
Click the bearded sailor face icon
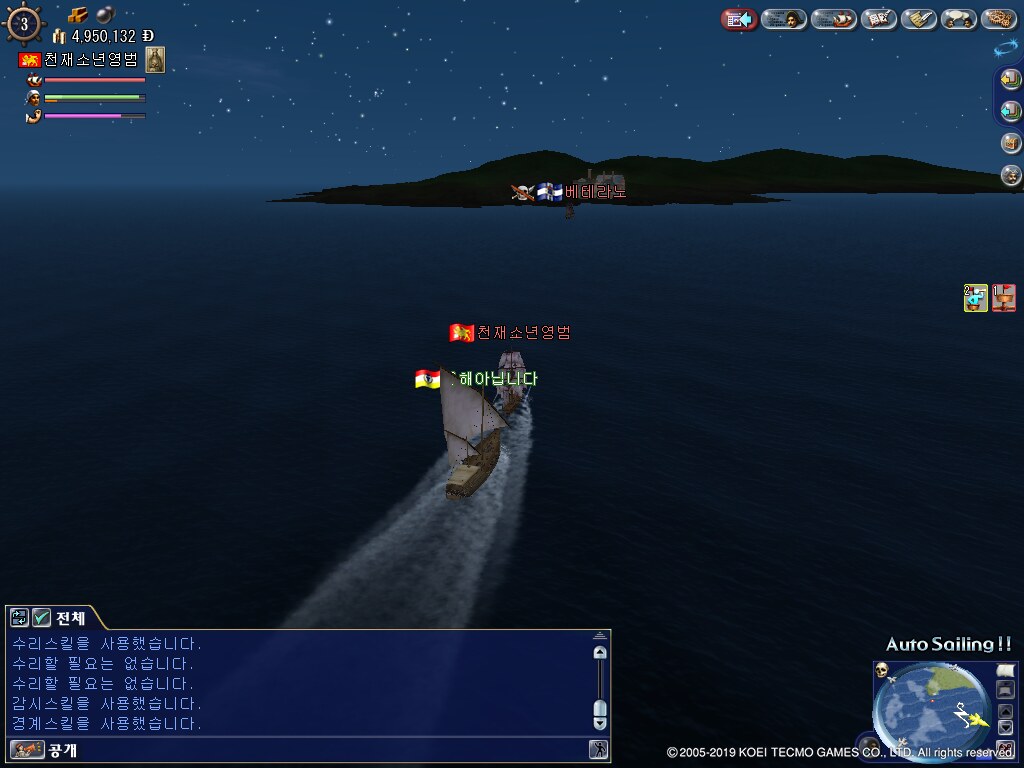click(1011, 175)
